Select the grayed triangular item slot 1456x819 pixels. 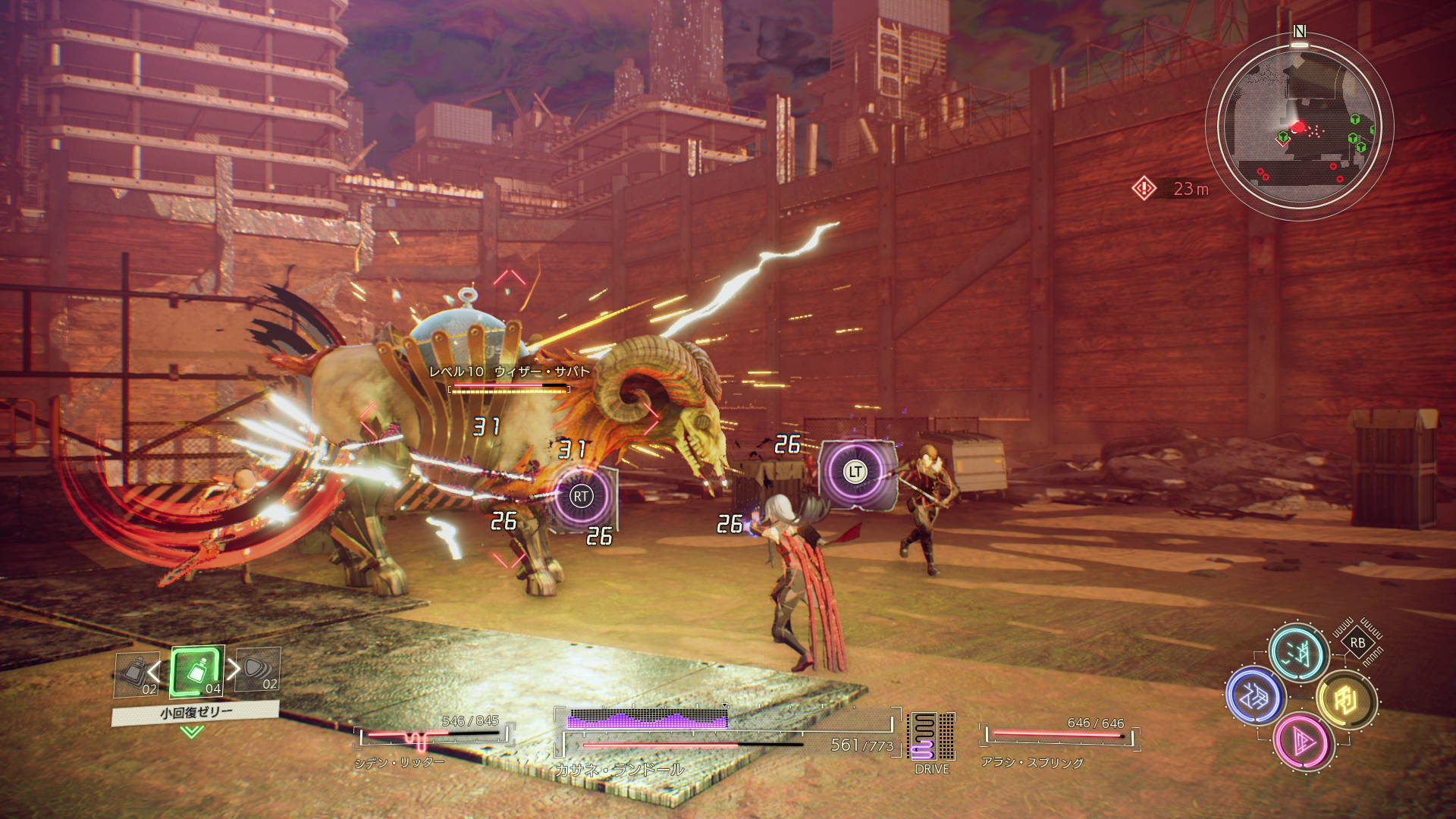[x=259, y=671]
